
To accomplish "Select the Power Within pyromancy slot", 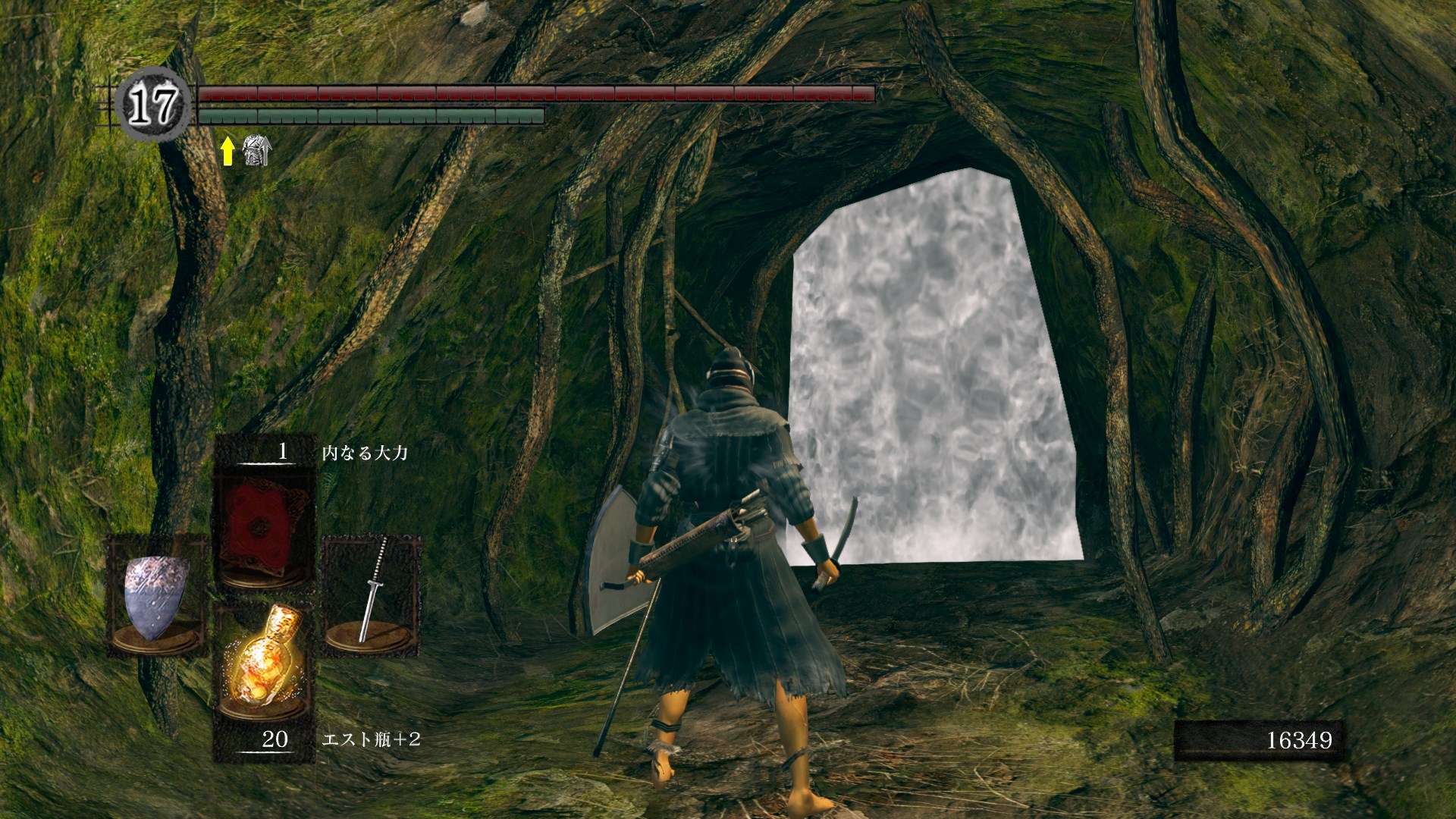I will 264,527.
